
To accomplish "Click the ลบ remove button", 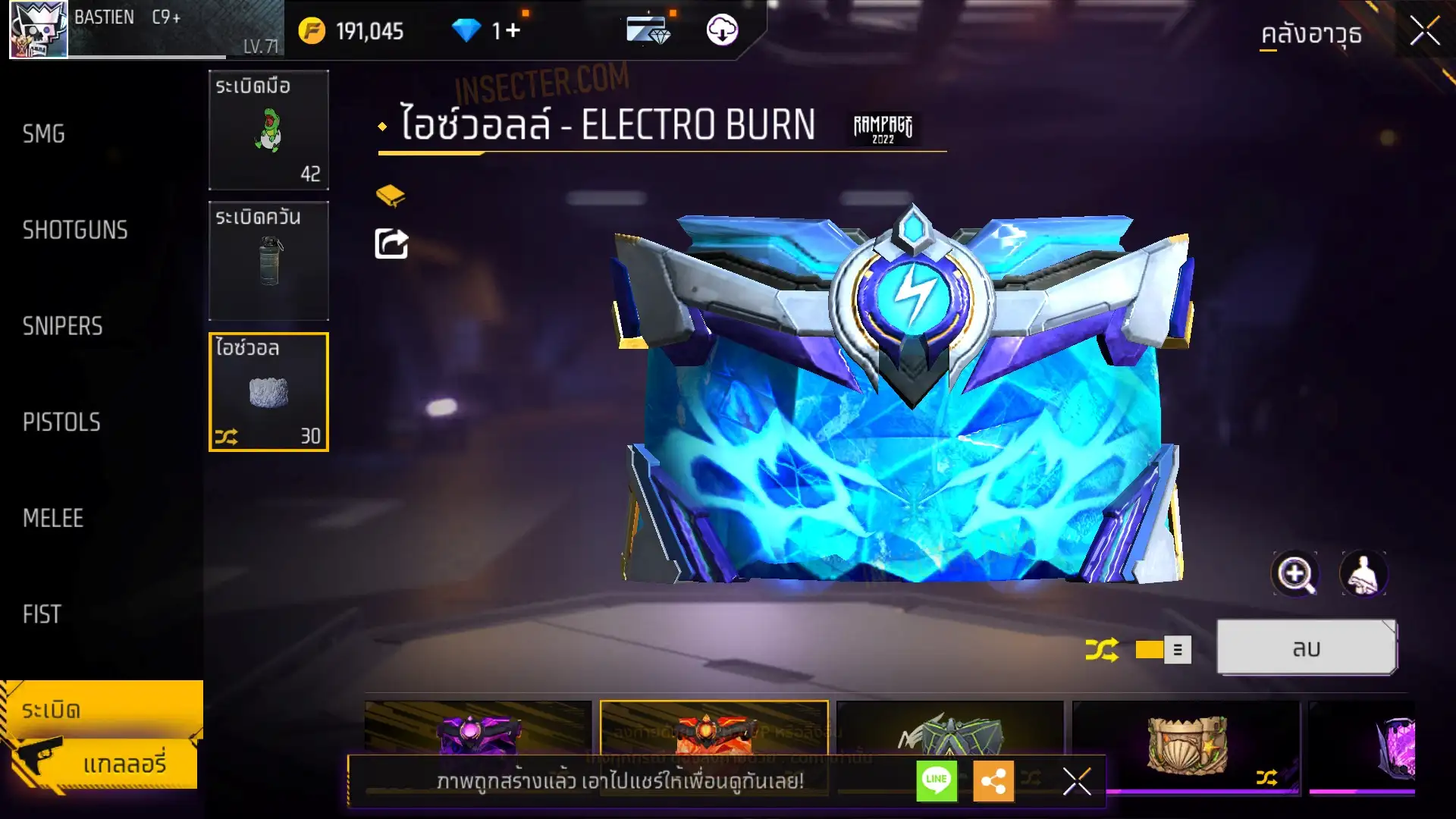I will click(1306, 648).
